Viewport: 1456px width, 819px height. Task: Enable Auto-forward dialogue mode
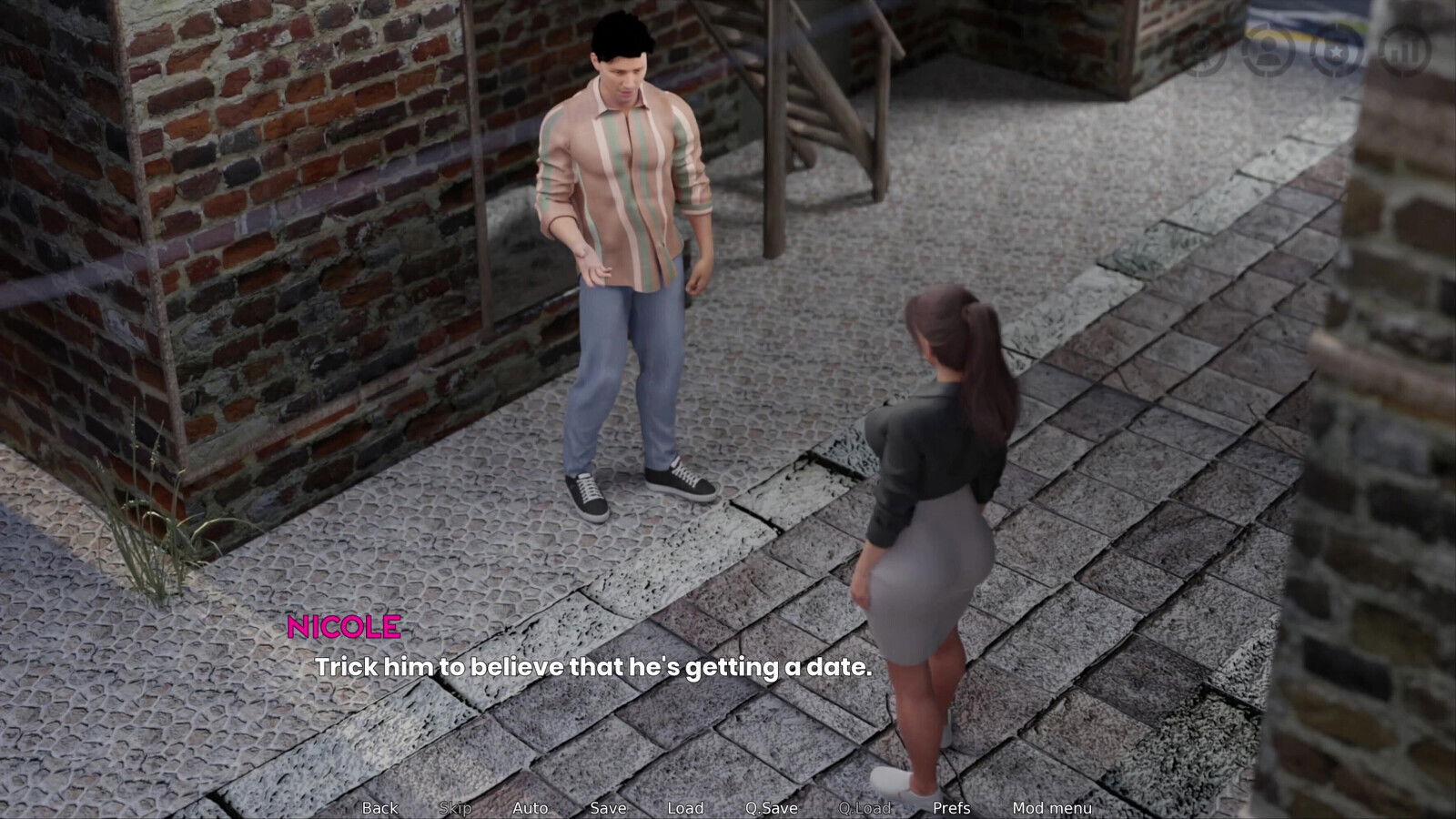tap(531, 808)
